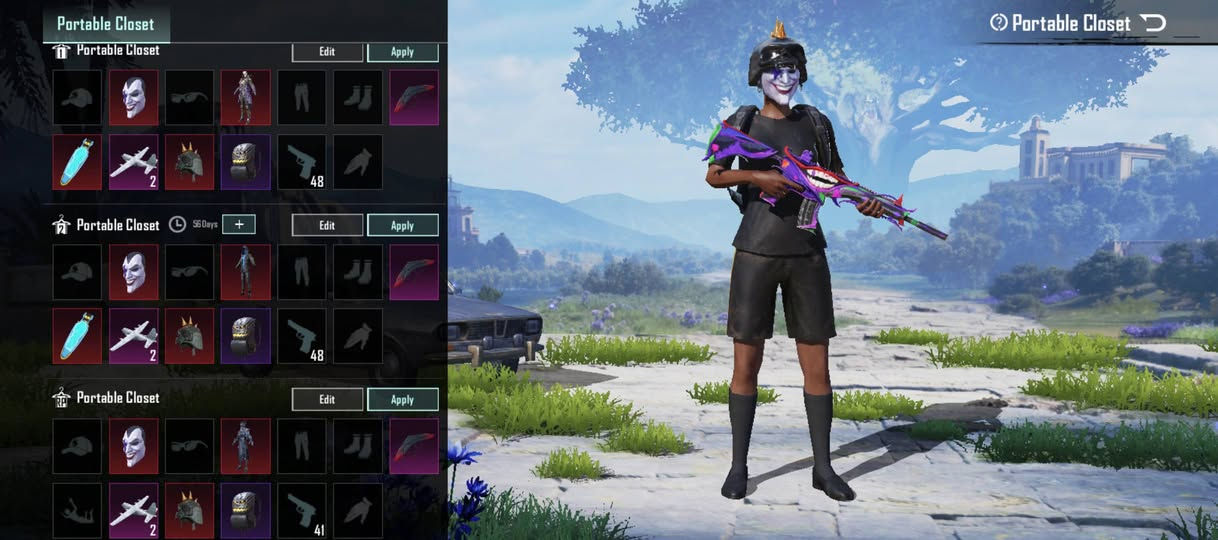This screenshot has width=1218, height=540.
Task: Choose the spiked helmet in closet 1
Action: (190, 162)
